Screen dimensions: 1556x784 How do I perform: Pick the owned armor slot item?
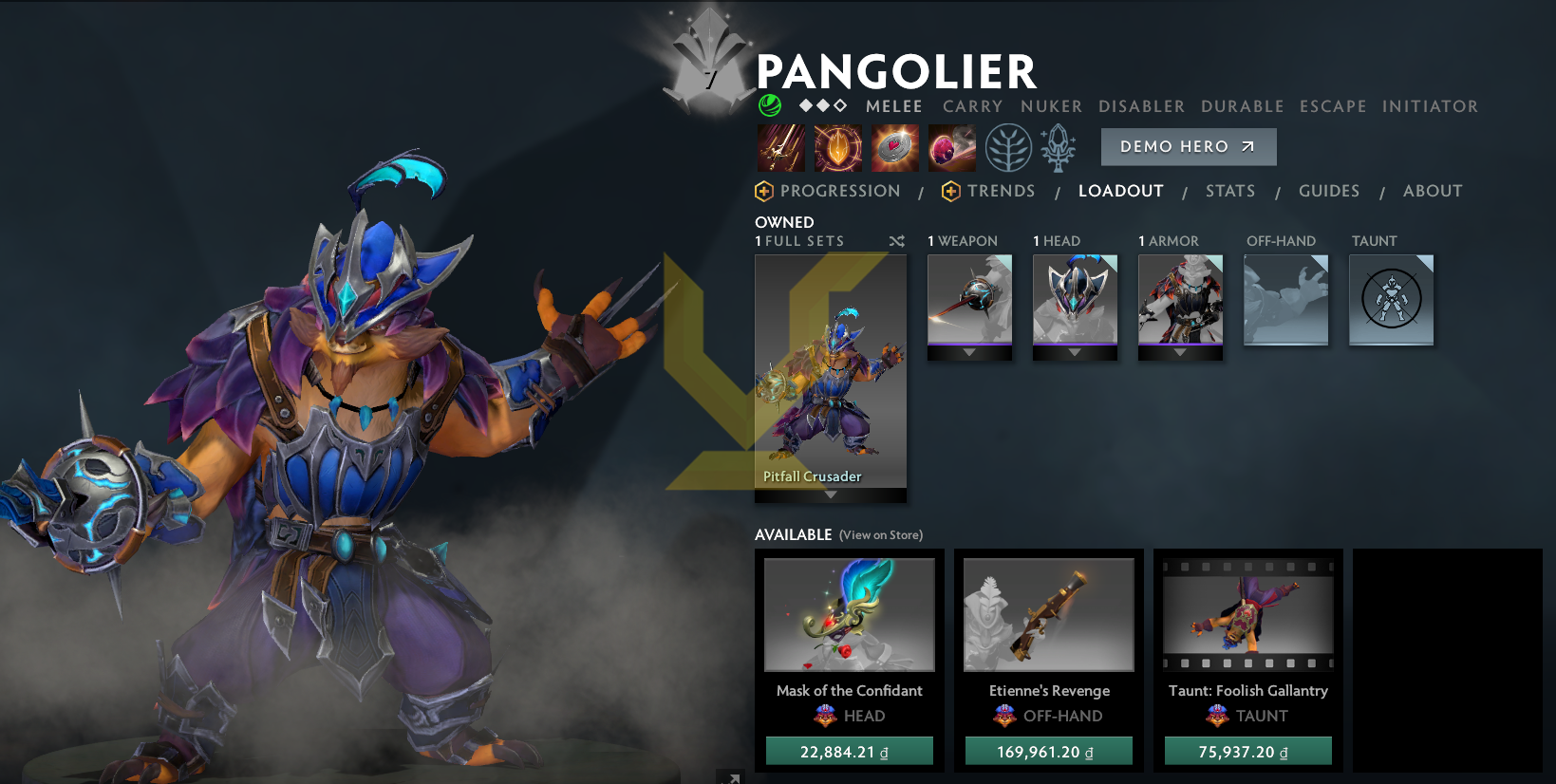[x=1180, y=299]
